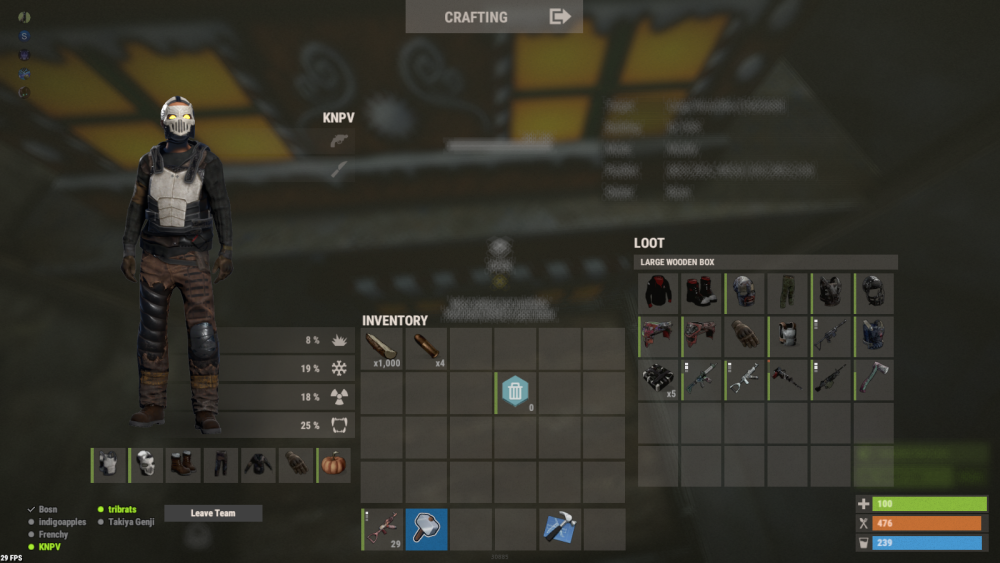Take the red boots from the box

701,294
